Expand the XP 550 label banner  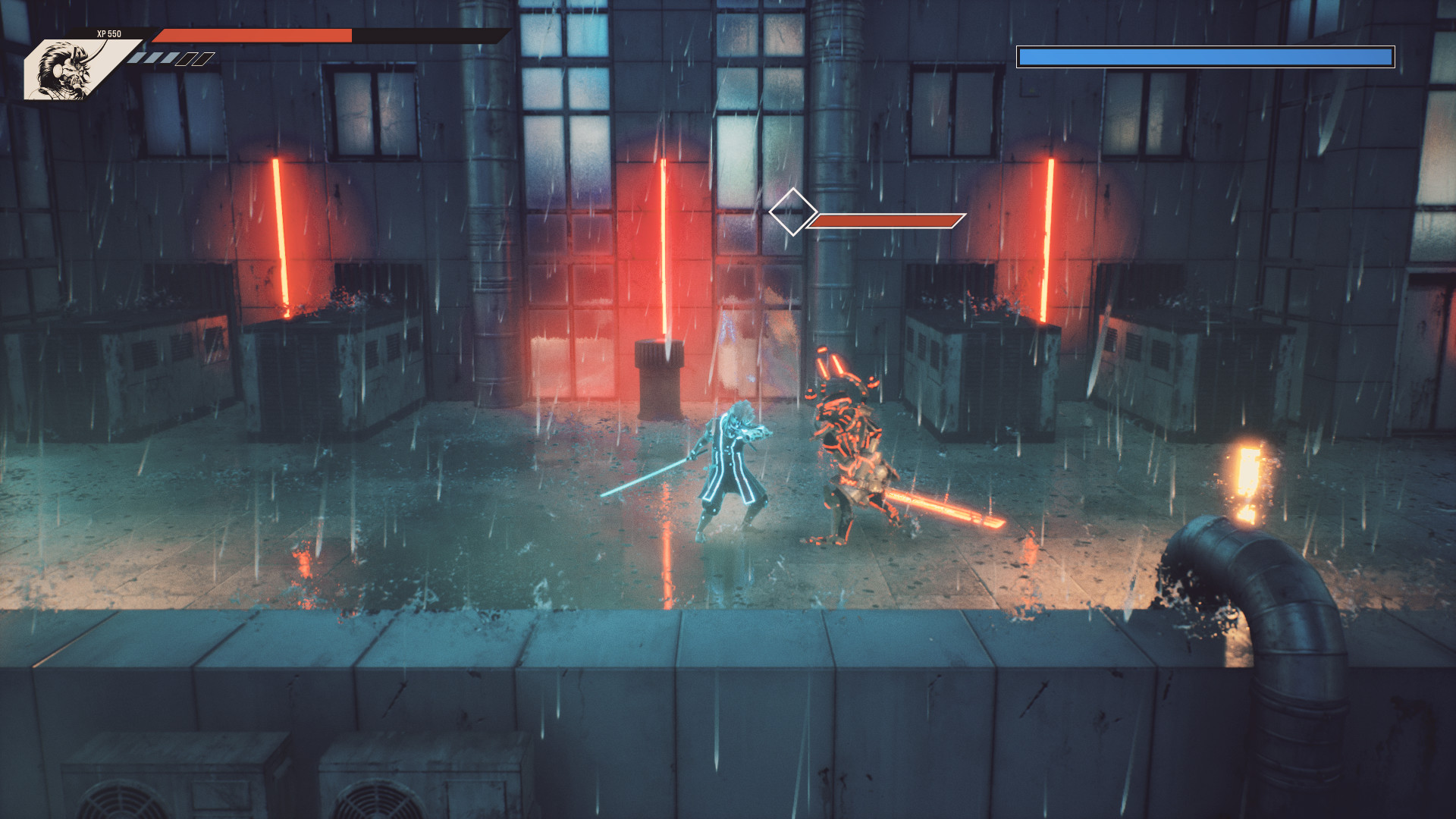click(110, 33)
